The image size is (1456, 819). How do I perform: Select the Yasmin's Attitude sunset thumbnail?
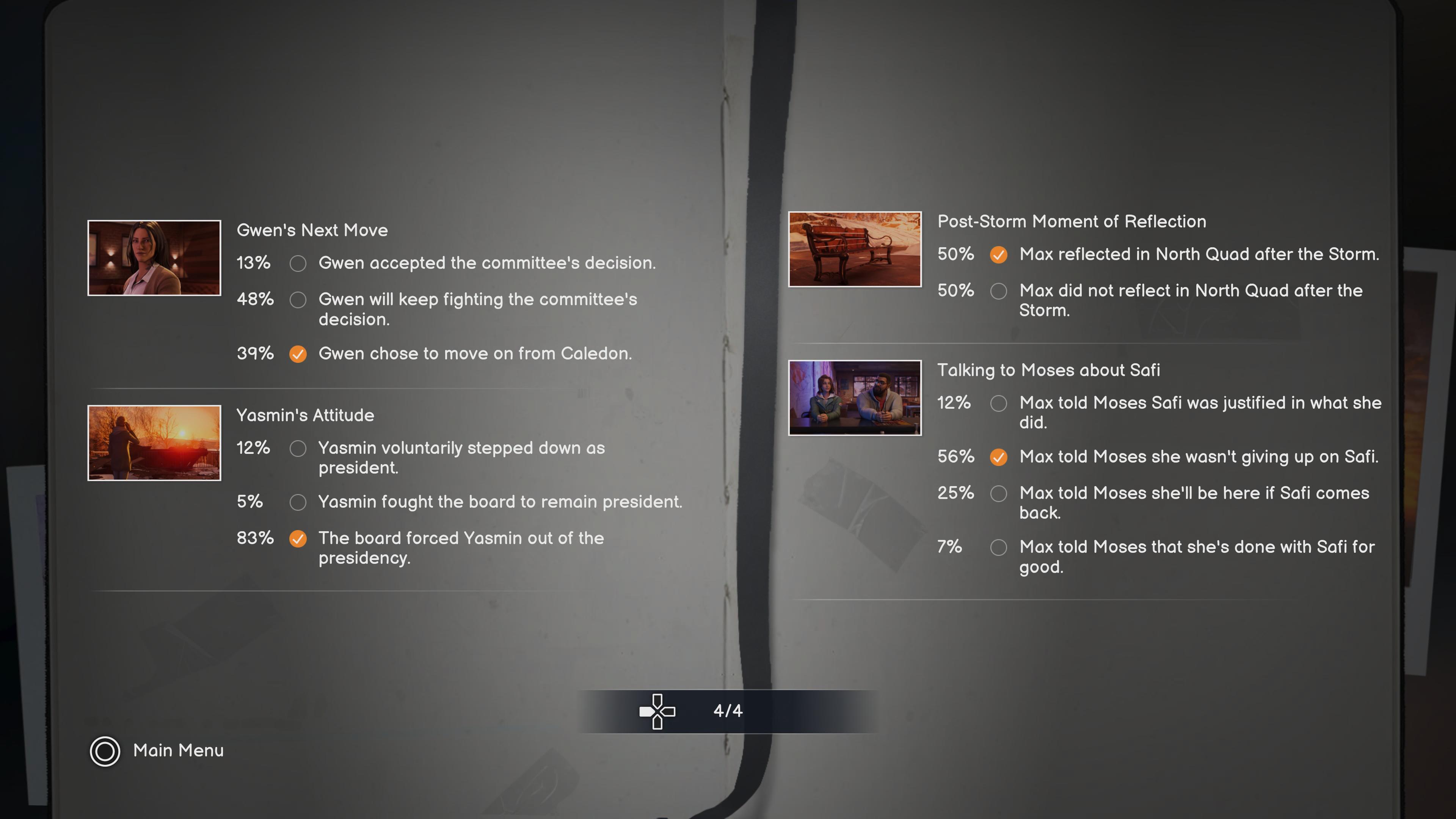(154, 442)
